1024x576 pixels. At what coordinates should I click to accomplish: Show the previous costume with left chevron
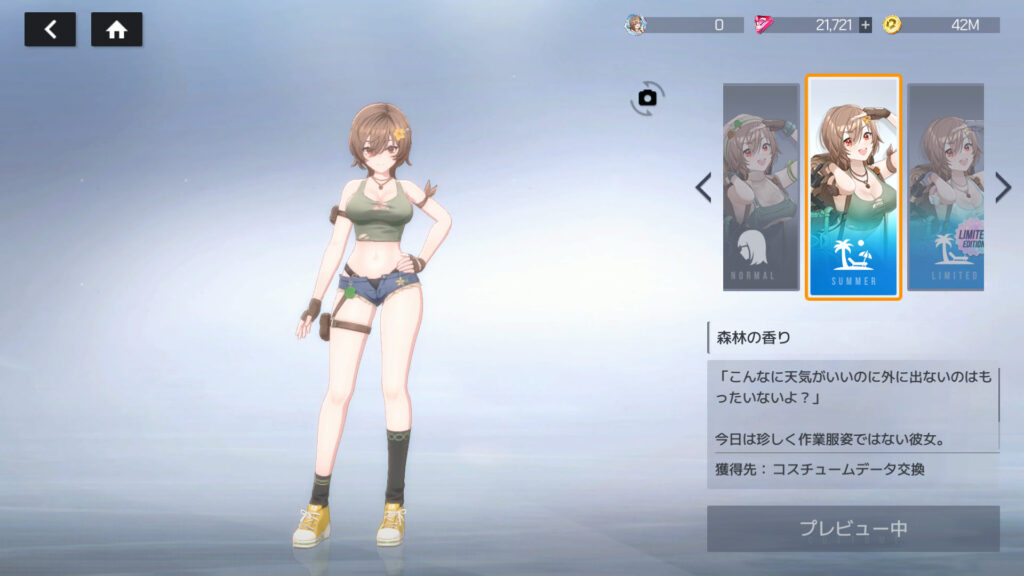click(x=704, y=187)
